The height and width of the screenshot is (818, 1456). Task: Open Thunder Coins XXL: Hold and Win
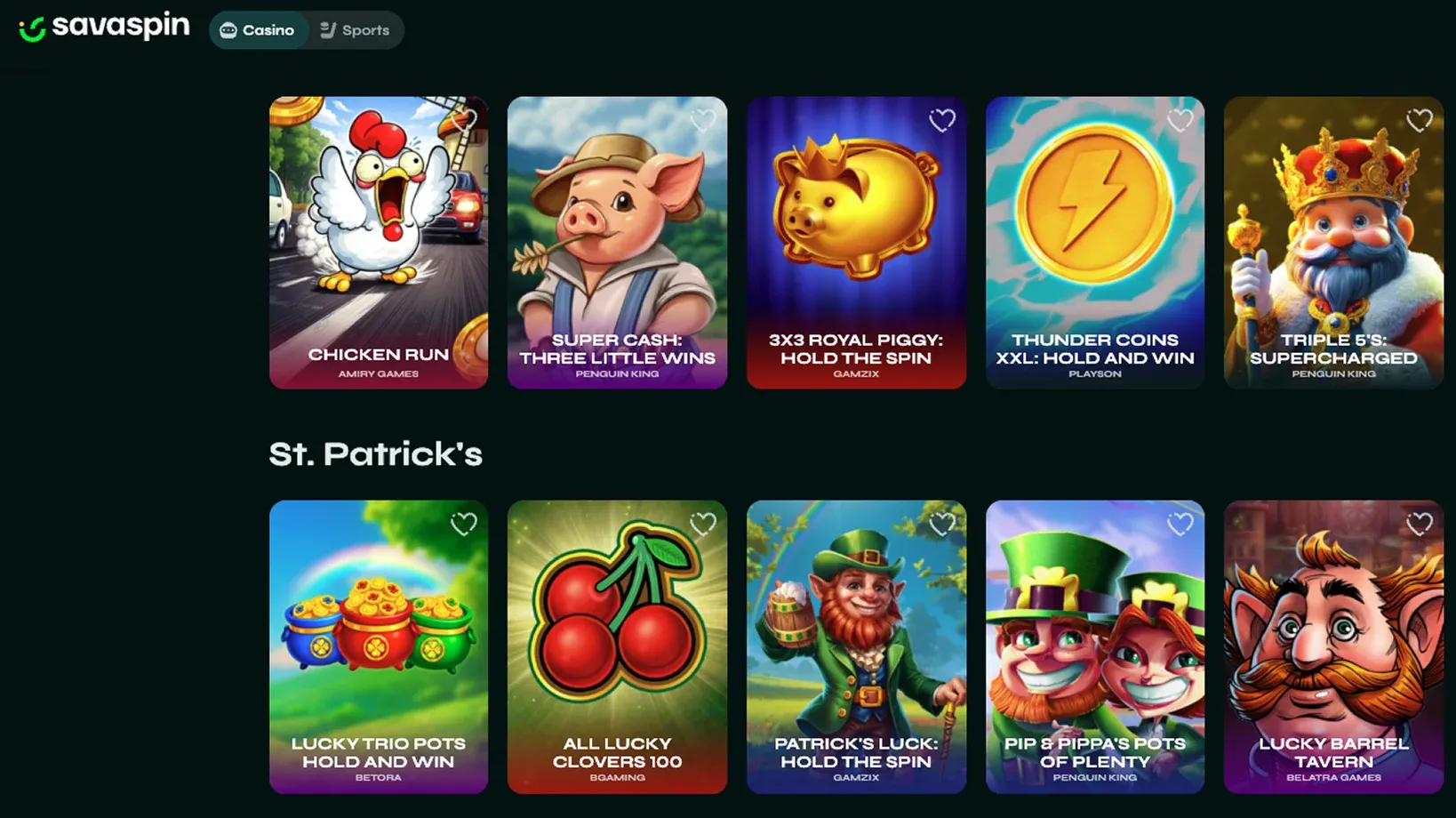[1095, 236]
